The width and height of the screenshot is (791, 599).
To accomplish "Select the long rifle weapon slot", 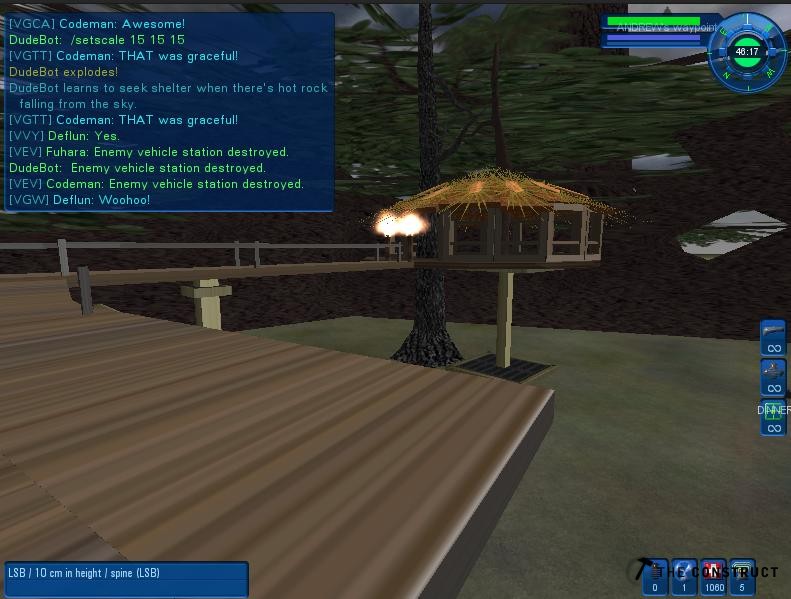I will (773, 337).
